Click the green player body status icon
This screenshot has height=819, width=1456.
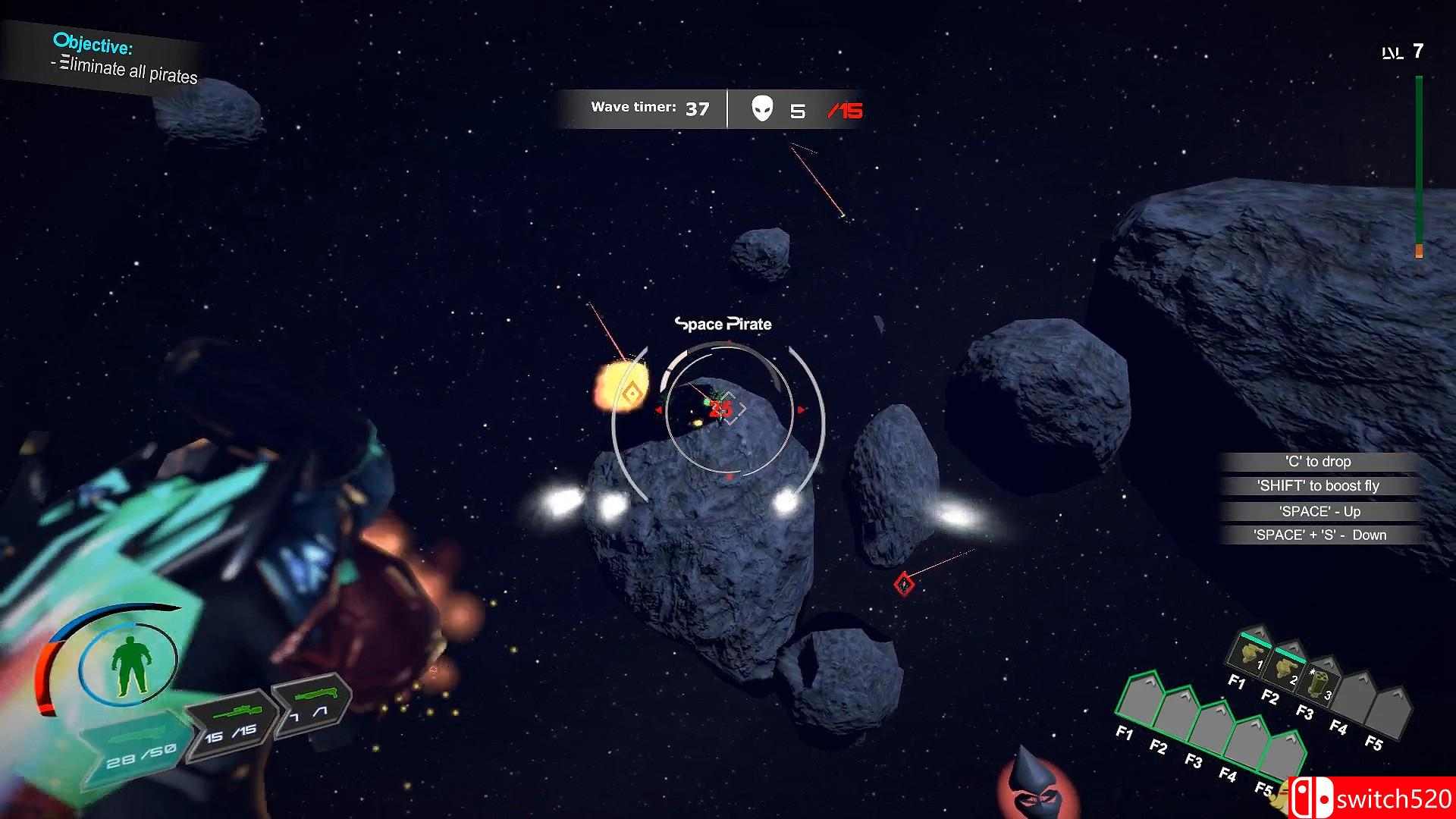tap(130, 665)
